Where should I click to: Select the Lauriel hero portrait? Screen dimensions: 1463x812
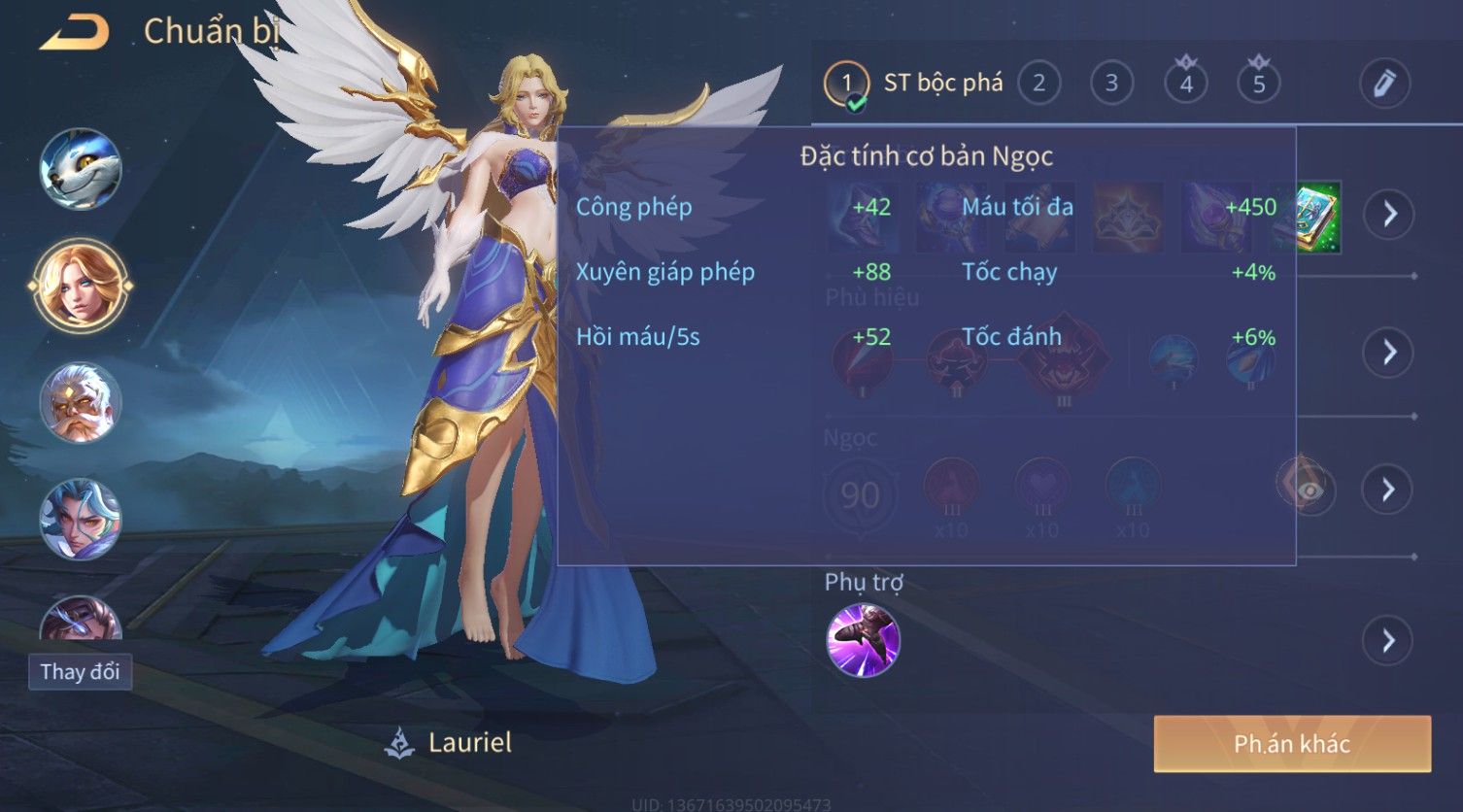80,286
